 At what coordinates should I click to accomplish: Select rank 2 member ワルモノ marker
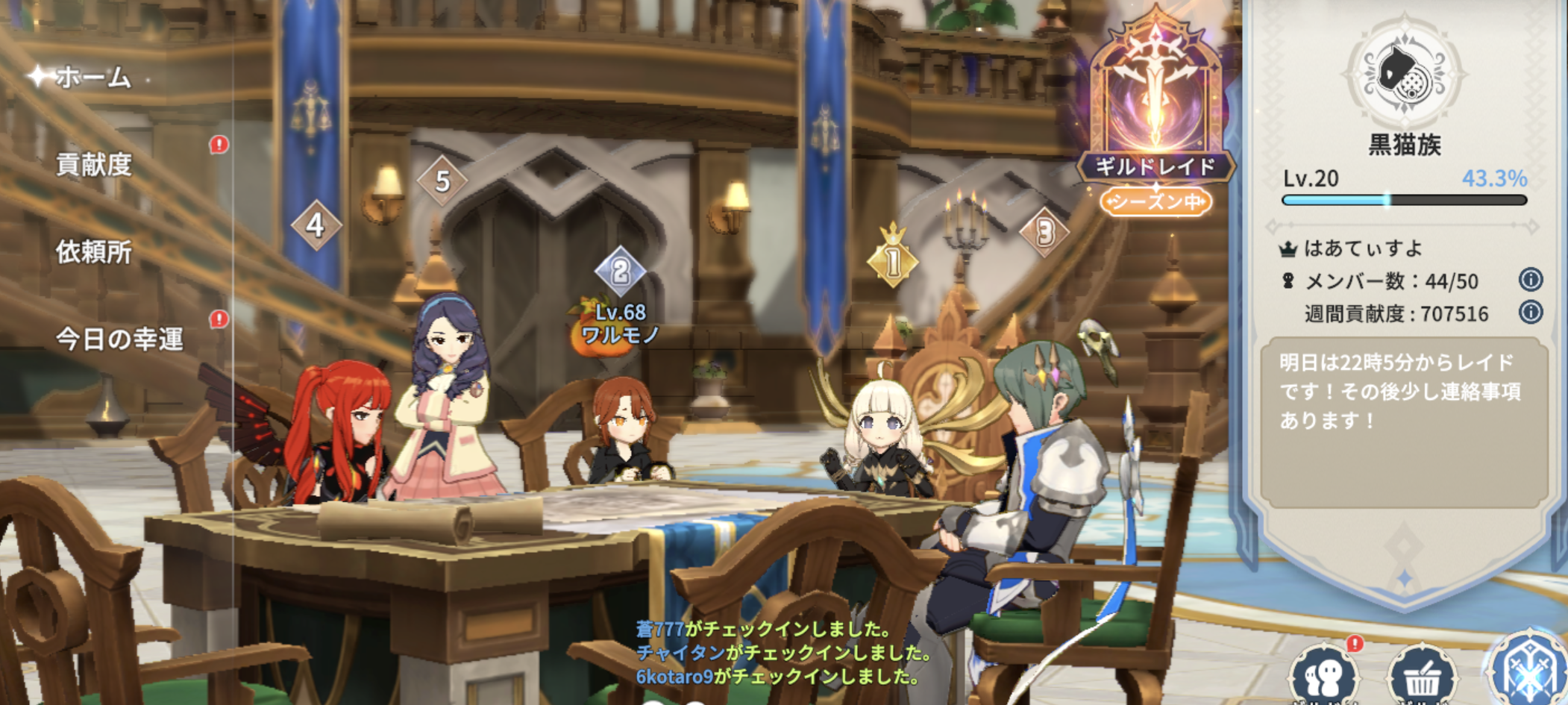[x=620, y=272]
